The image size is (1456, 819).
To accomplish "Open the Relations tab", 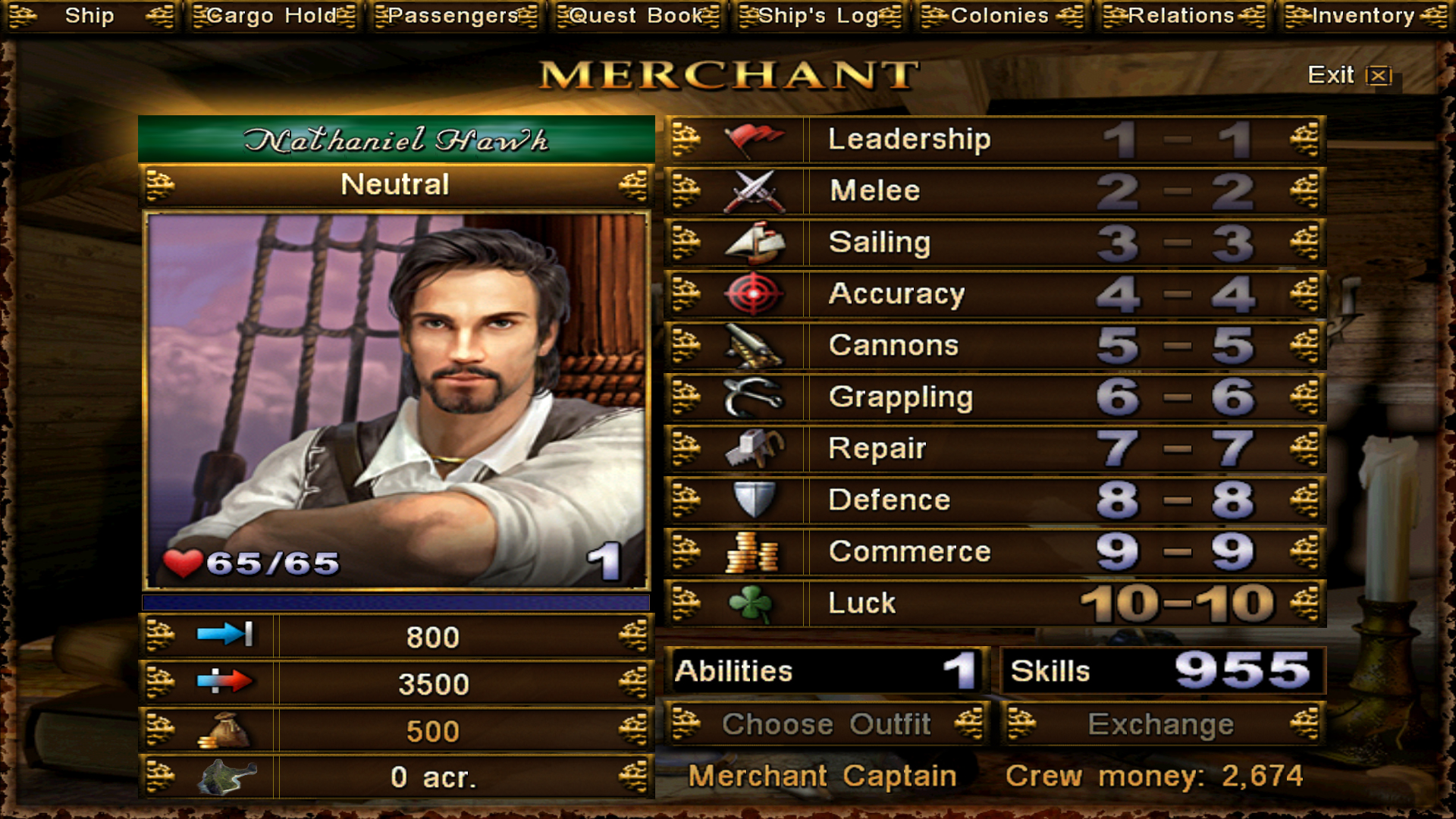I will tap(1182, 16).
